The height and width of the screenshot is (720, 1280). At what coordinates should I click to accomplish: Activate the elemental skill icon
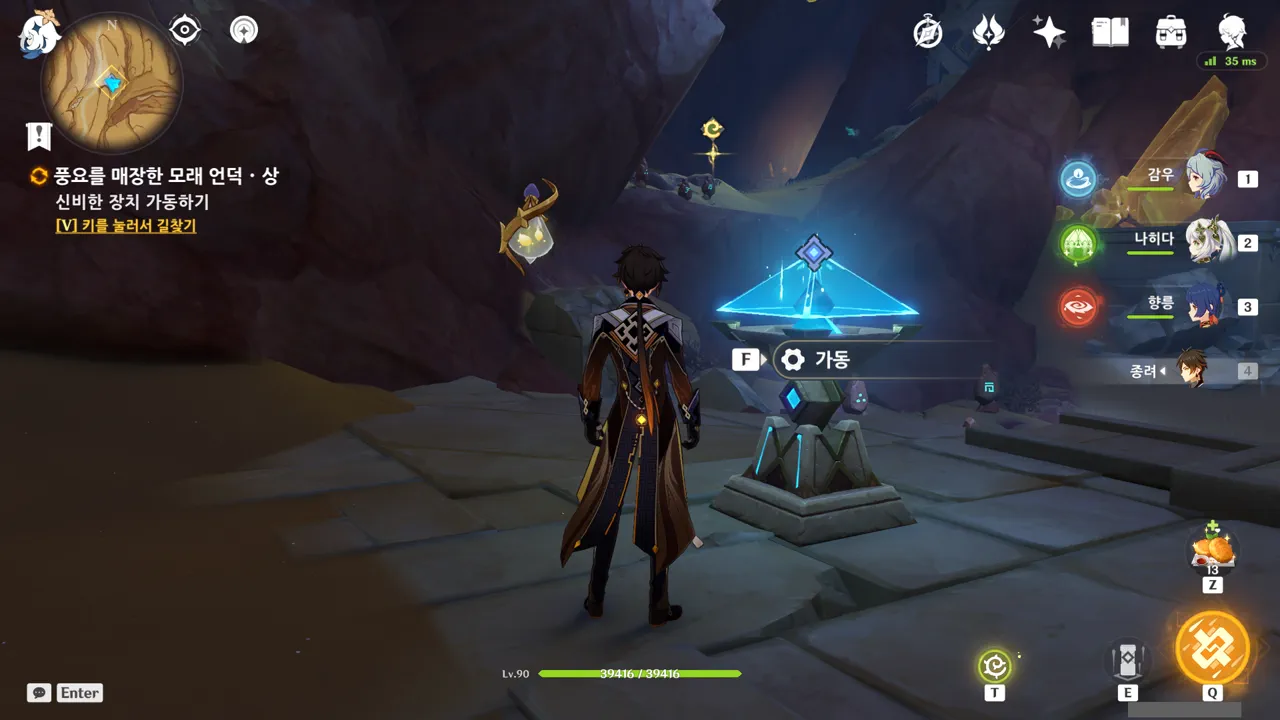pos(1127,660)
